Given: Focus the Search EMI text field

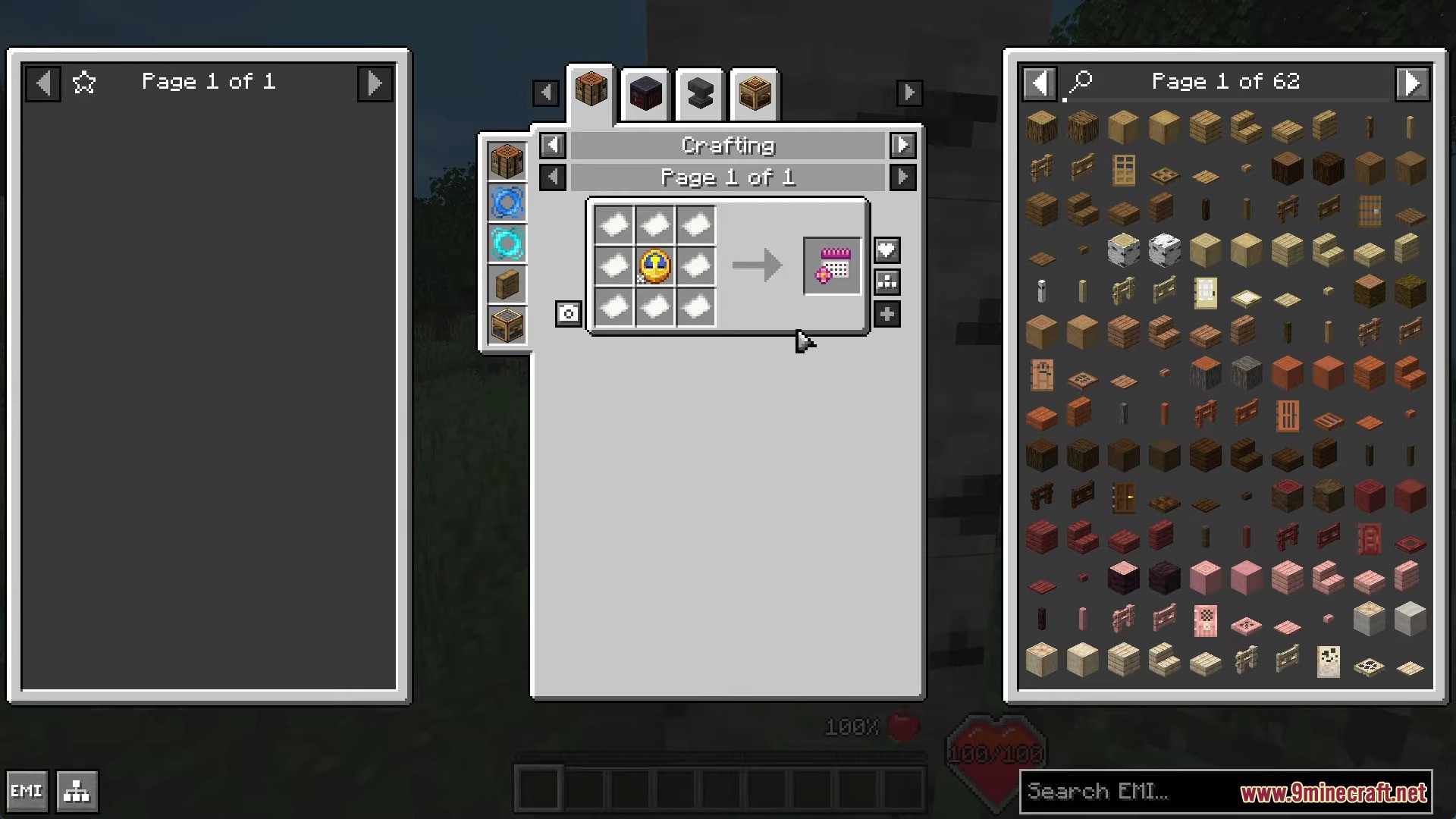Looking at the screenshot, I should 1122,792.
